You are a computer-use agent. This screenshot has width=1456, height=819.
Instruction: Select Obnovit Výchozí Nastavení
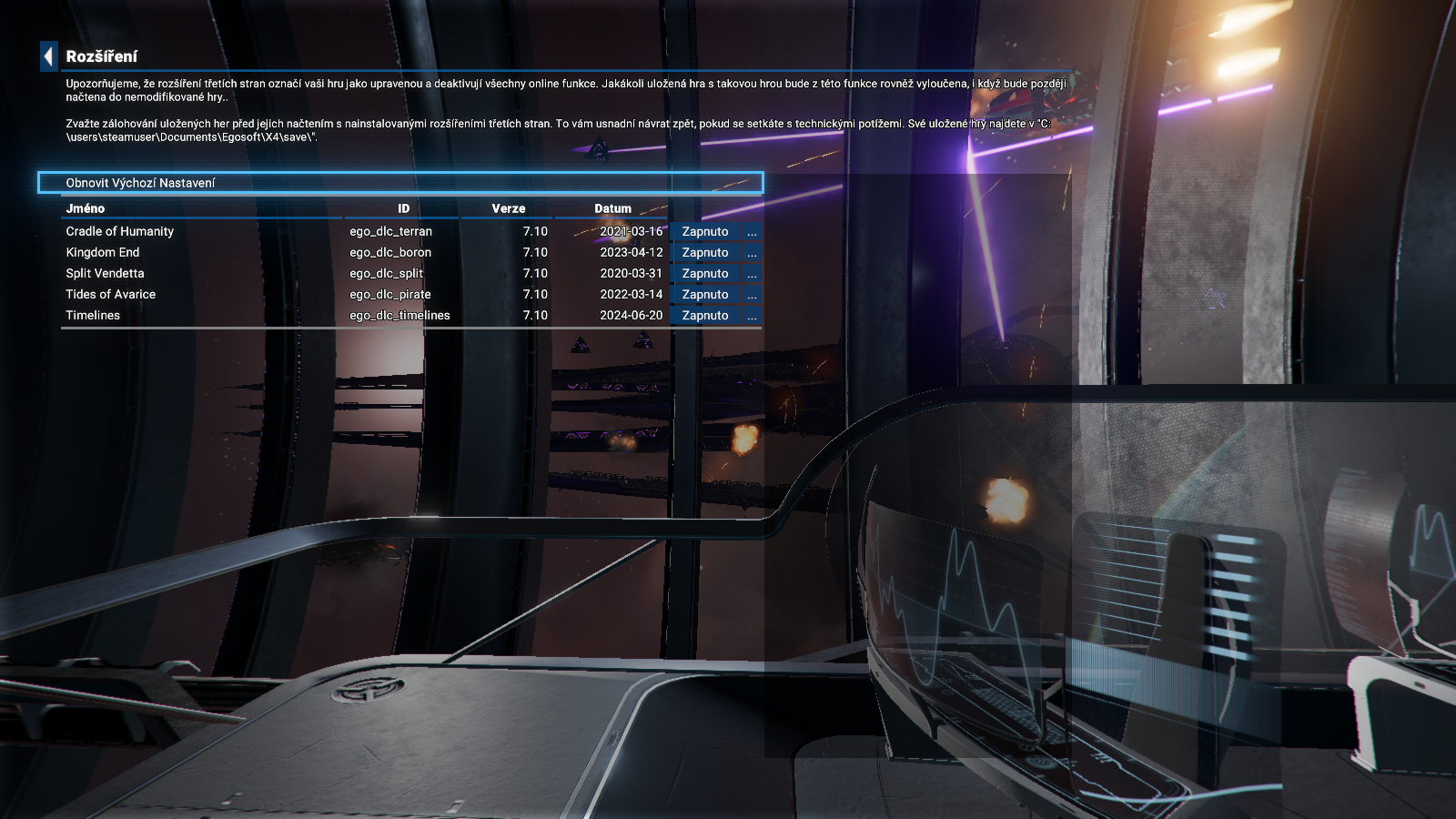point(400,183)
